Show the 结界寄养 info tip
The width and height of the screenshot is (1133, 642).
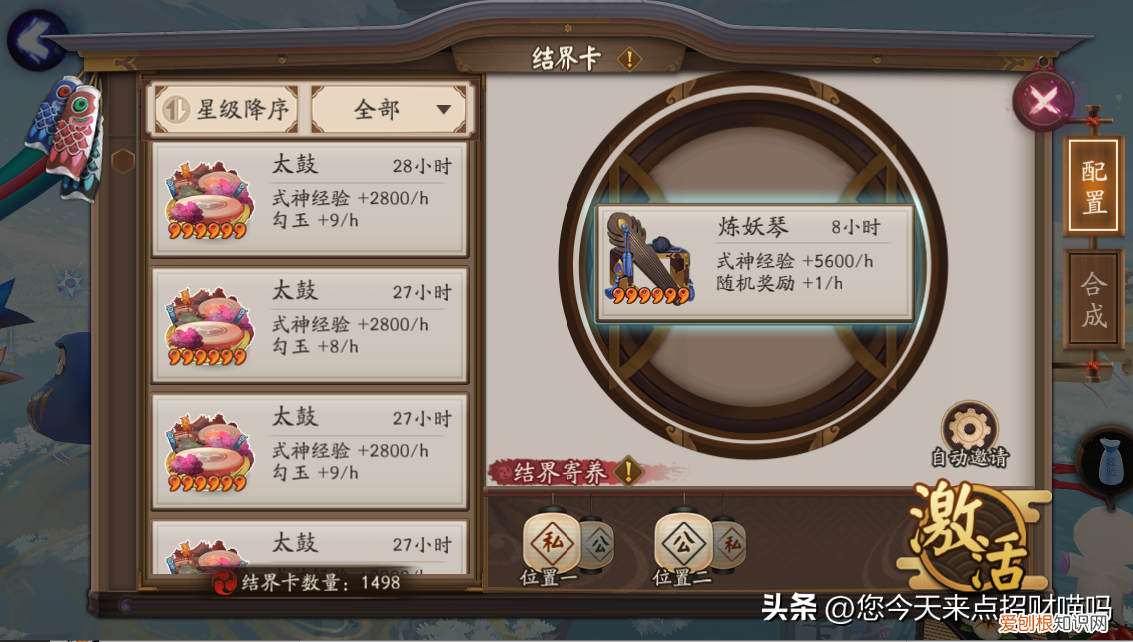tap(628, 471)
